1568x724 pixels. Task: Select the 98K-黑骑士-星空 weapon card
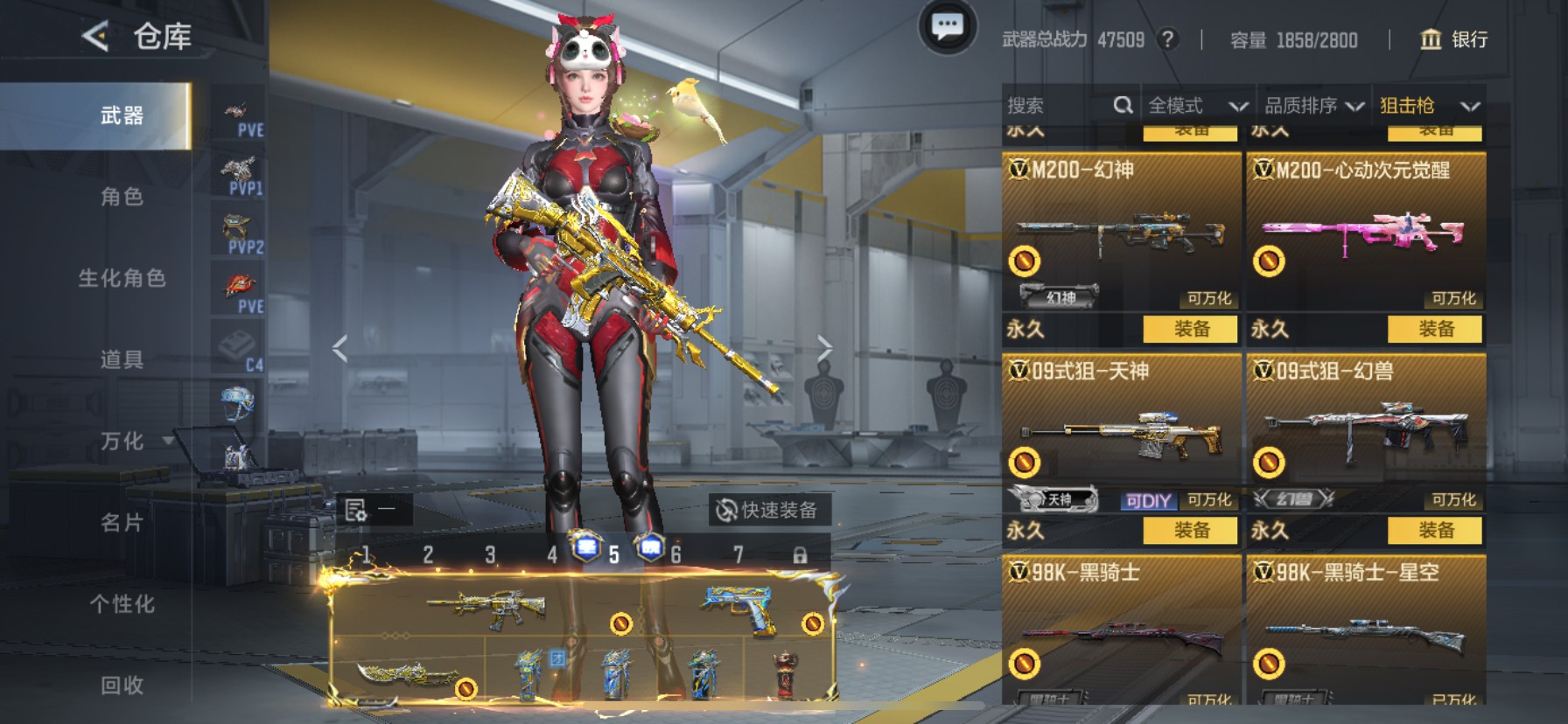pos(1365,630)
